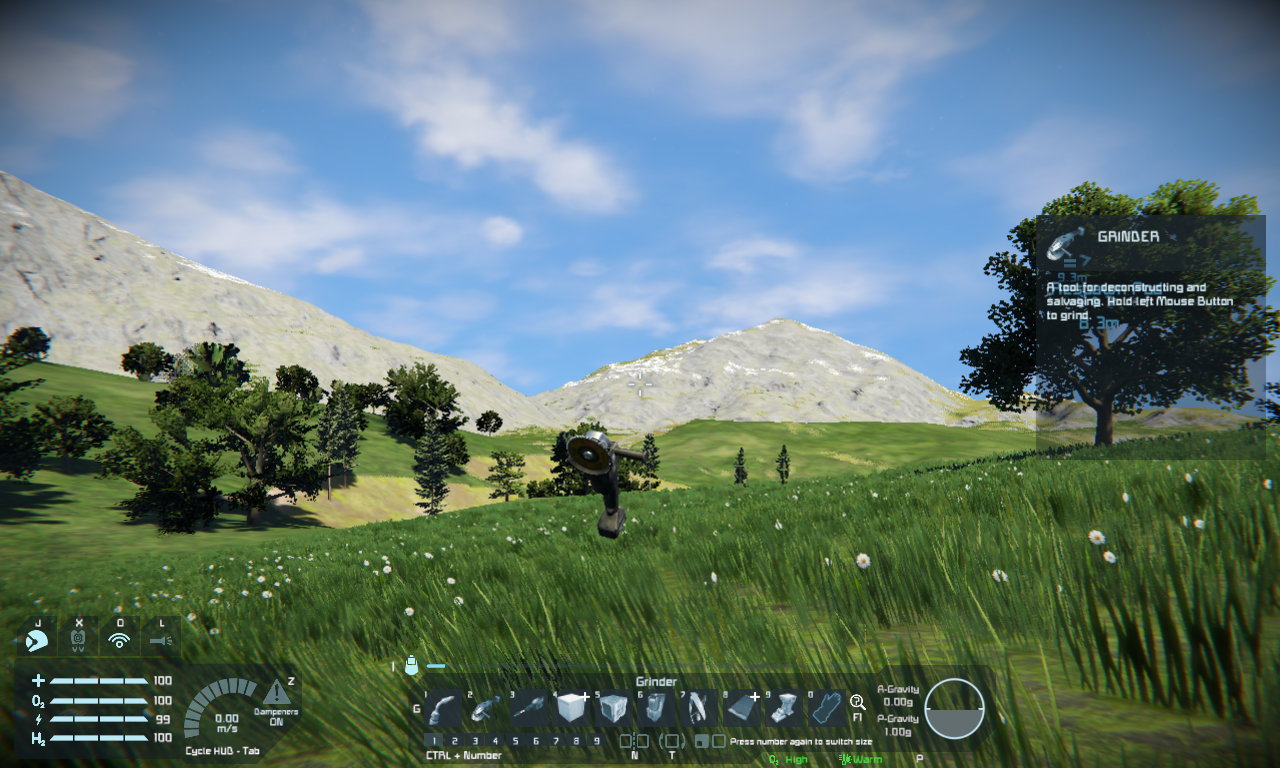Open help via the magnifying glass icon
The image size is (1280, 768).
(857, 702)
